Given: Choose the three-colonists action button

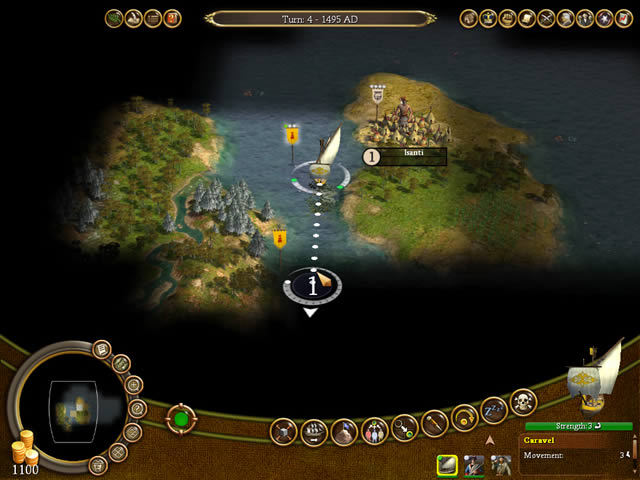Looking at the screenshot, I should coord(374,431).
